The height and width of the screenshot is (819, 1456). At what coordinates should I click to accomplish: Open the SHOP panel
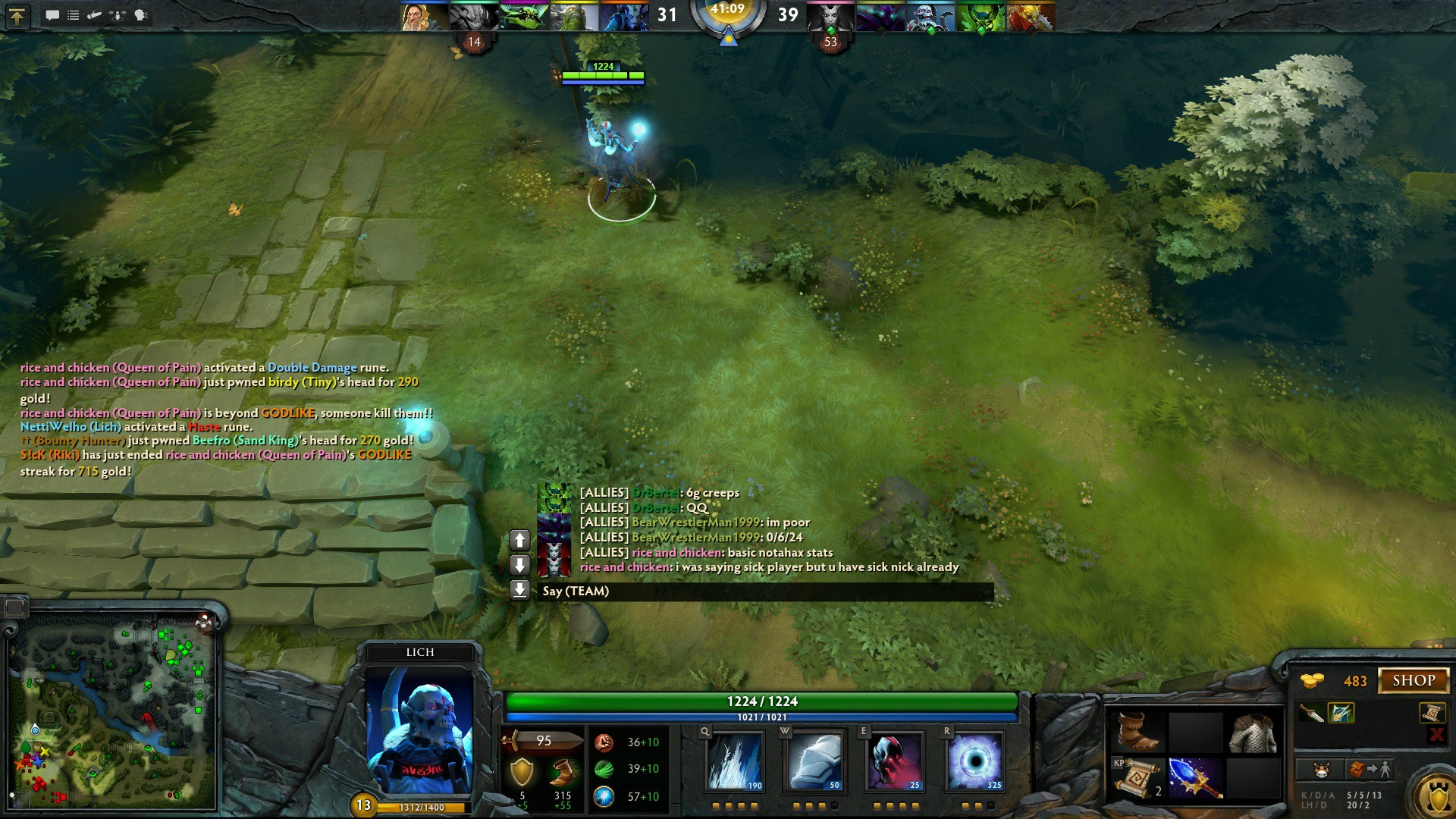pos(1414,680)
